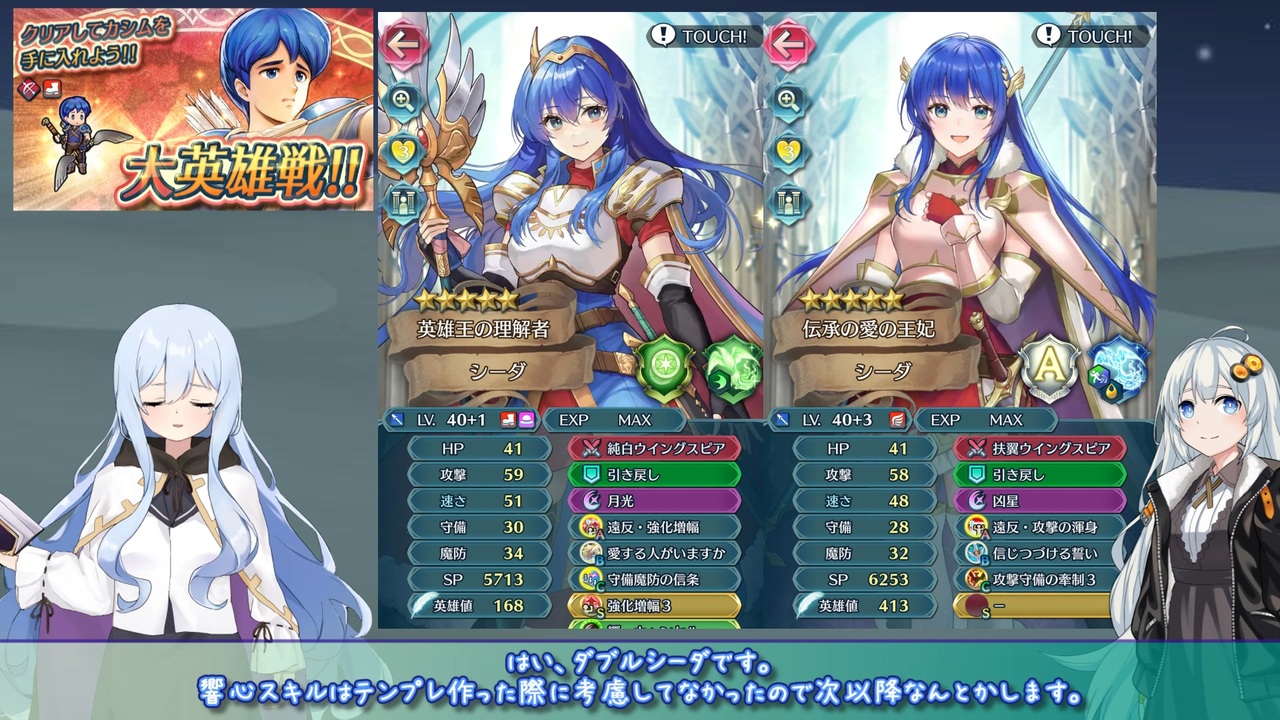Toggle left Caeda's heart favorite marker
Screen dimensions: 1280x720
point(403,152)
